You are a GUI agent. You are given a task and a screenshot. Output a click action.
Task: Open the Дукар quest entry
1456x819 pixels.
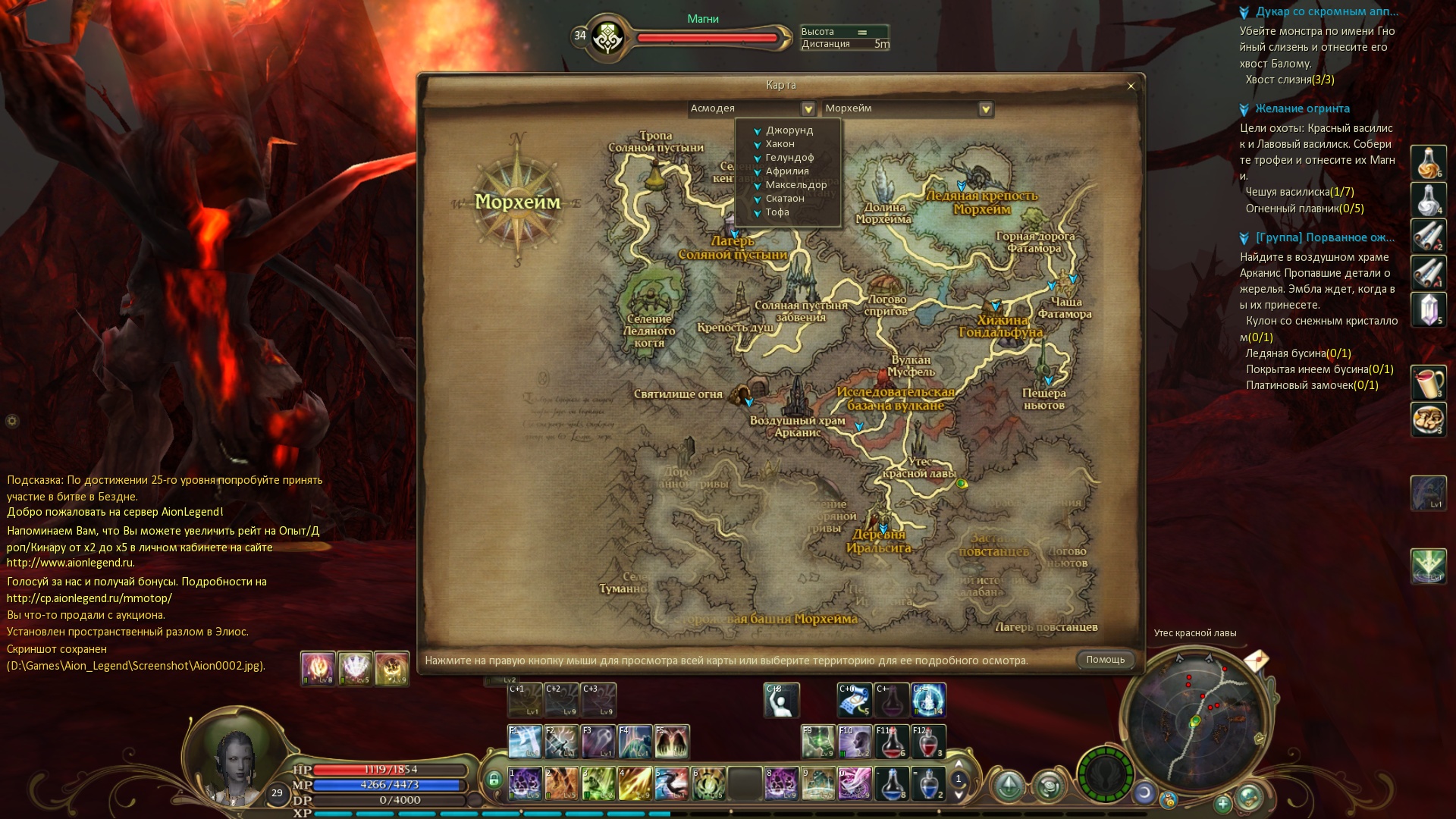click(1326, 12)
